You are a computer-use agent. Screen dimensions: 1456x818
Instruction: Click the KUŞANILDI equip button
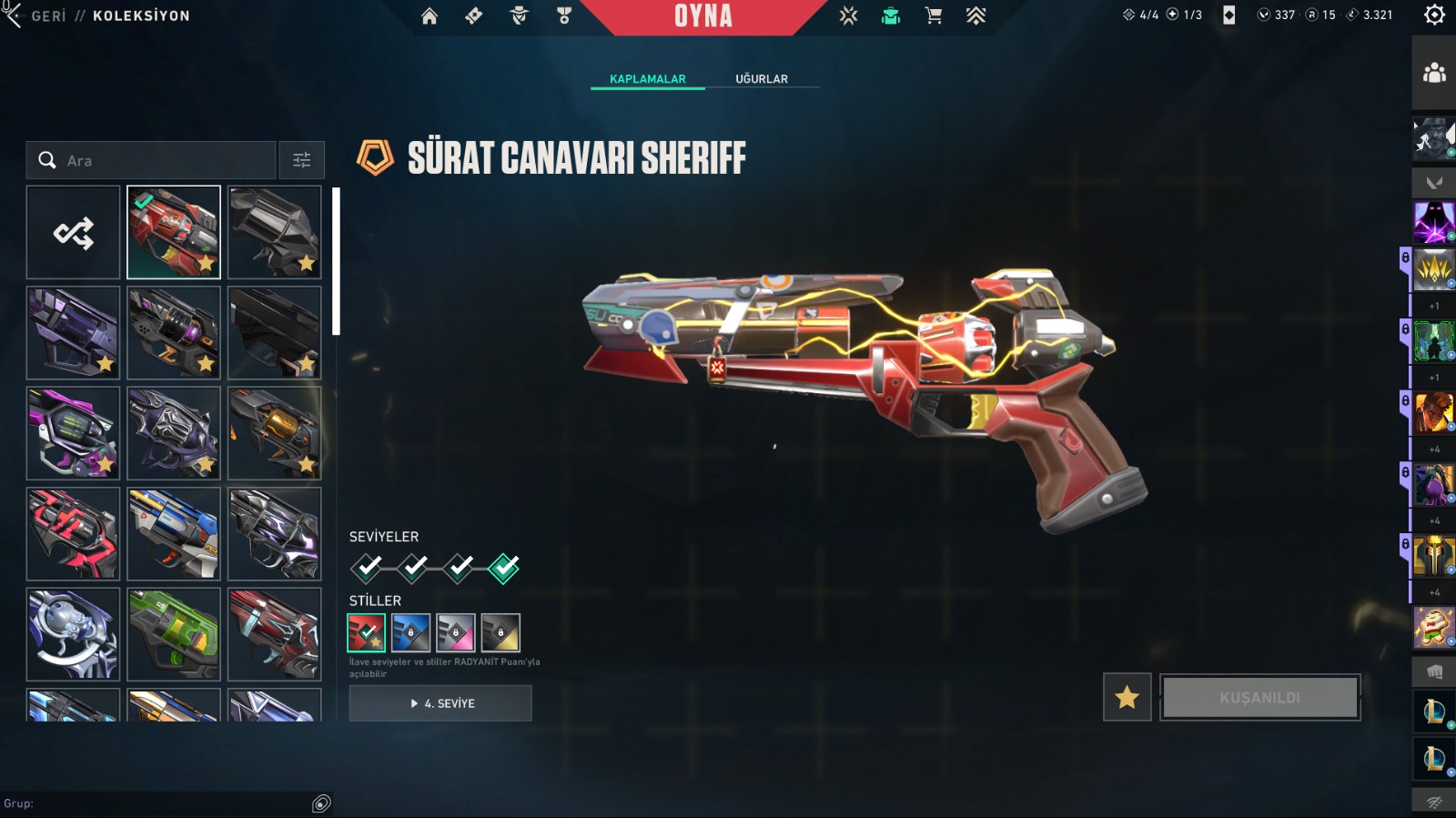coord(1259,697)
